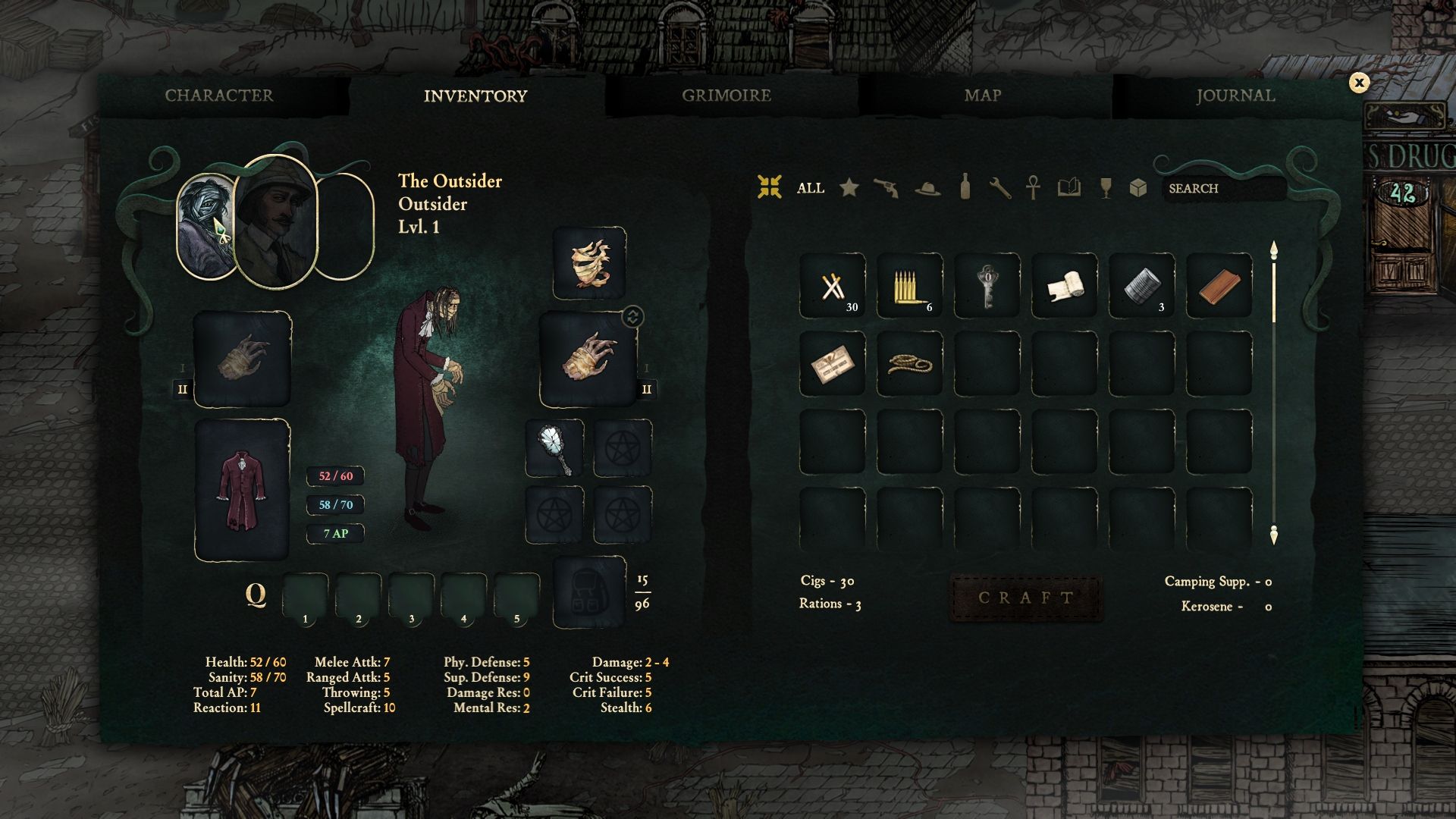Open the MAP tab
The height and width of the screenshot is (819, 1456).
coord(981,96)
